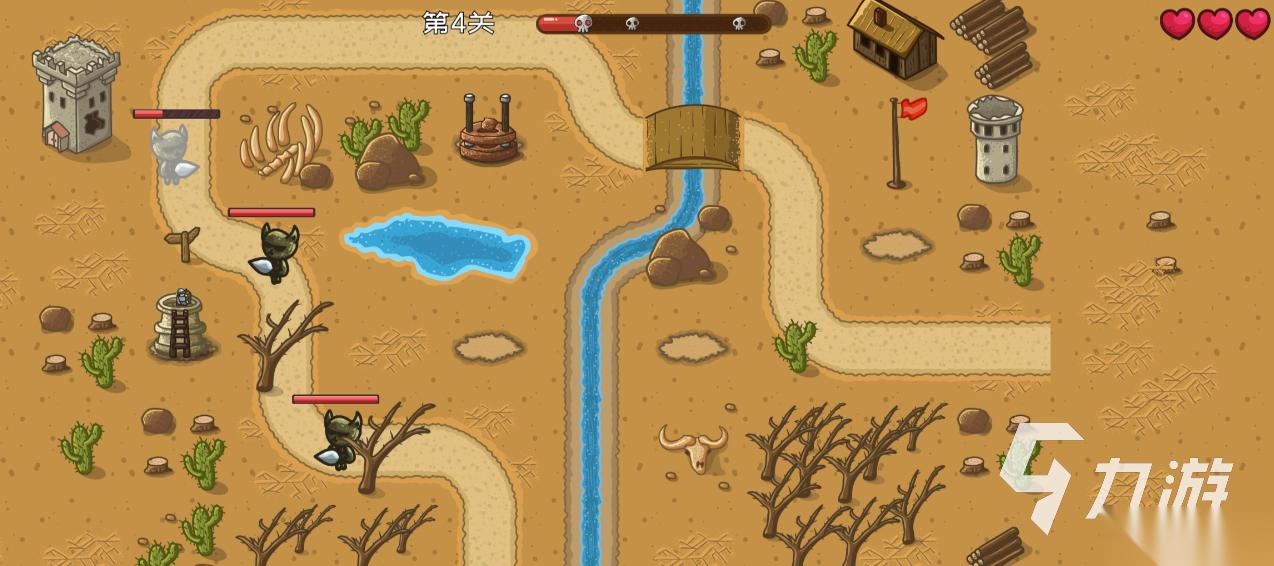Select the archer watchtower with the ladder
Image resolution: width=1274 pixels, height=566 pixels.
(181, 326)
